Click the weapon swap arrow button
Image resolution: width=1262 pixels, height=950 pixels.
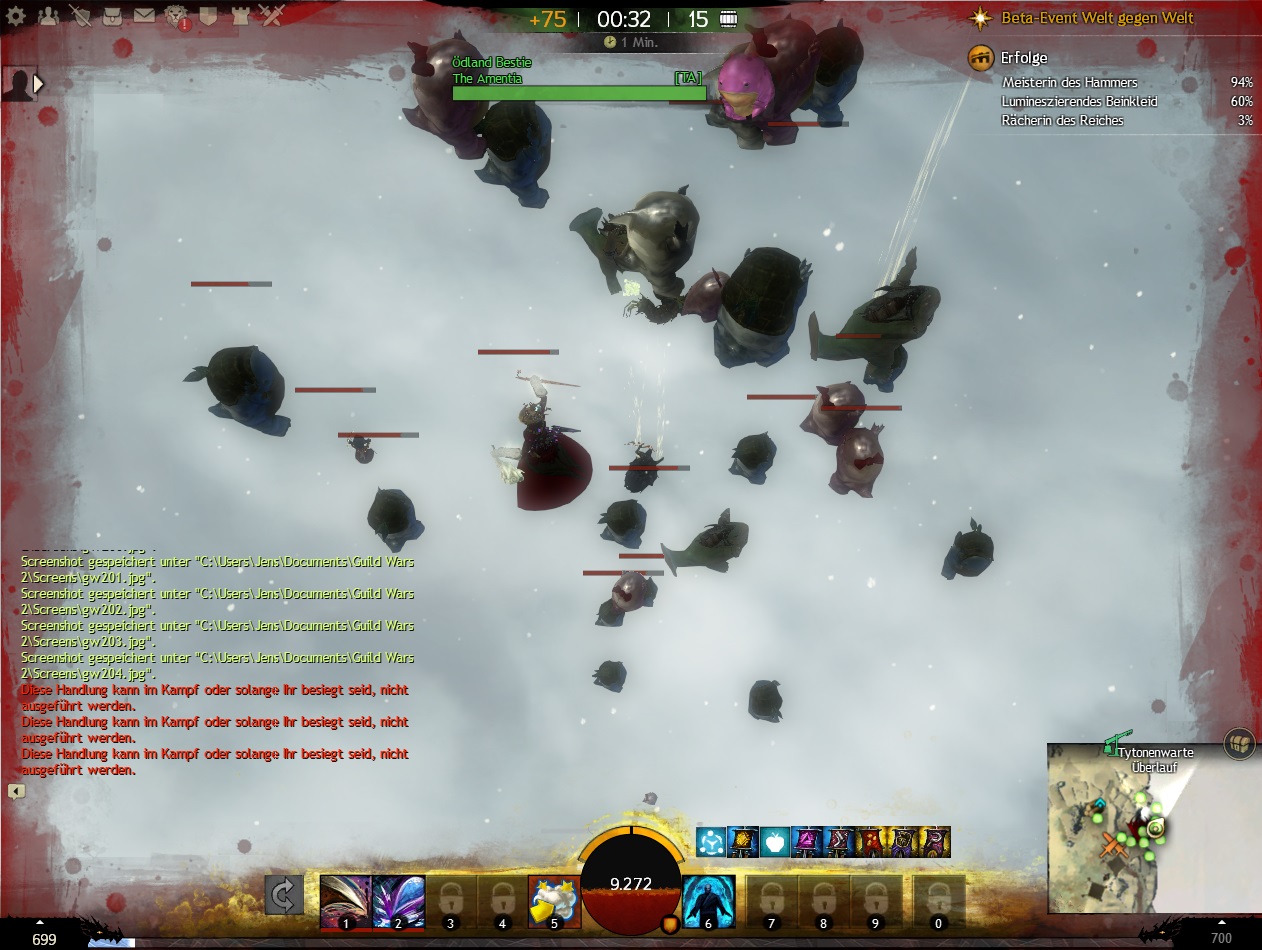(x=284, y=895)
